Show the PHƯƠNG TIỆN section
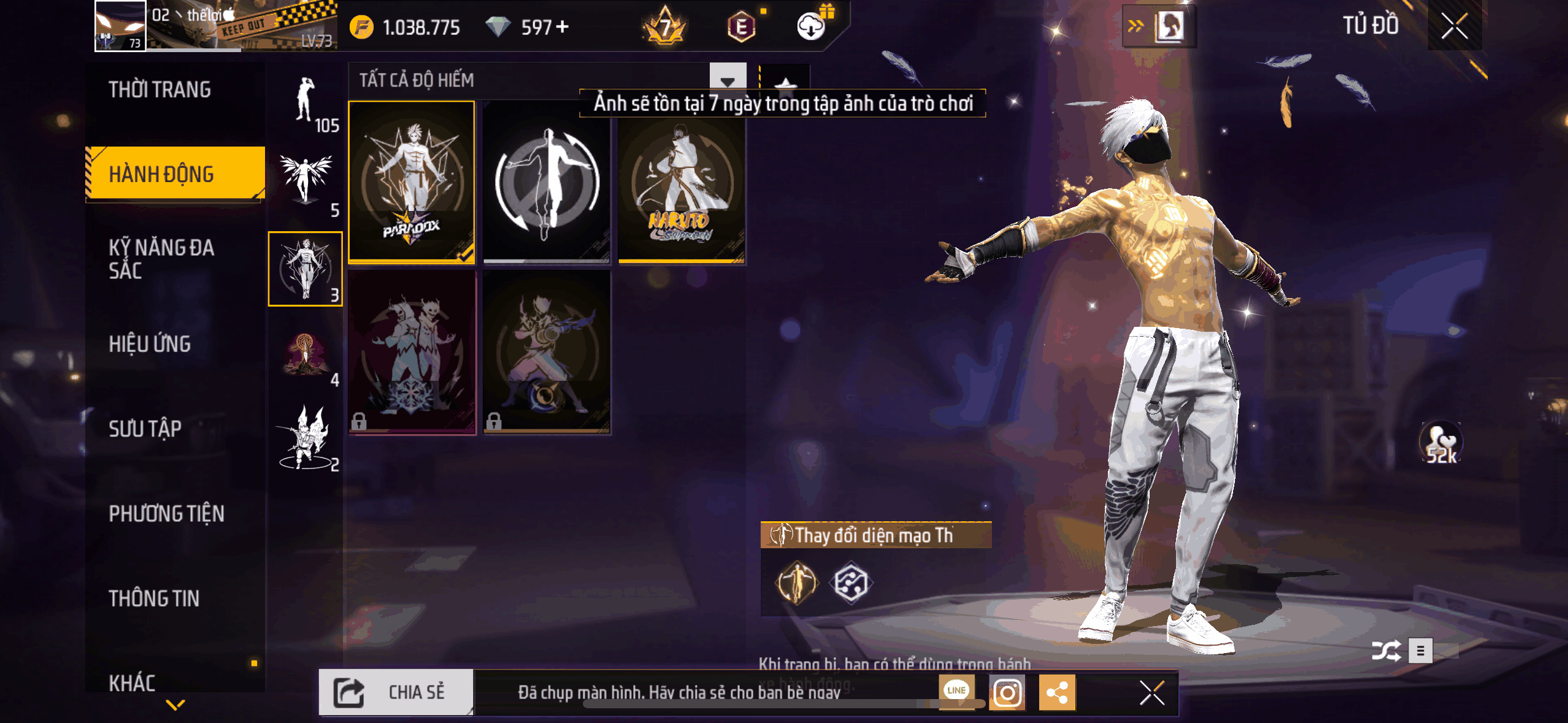1568x723 pixels. (x=167, y=513)
